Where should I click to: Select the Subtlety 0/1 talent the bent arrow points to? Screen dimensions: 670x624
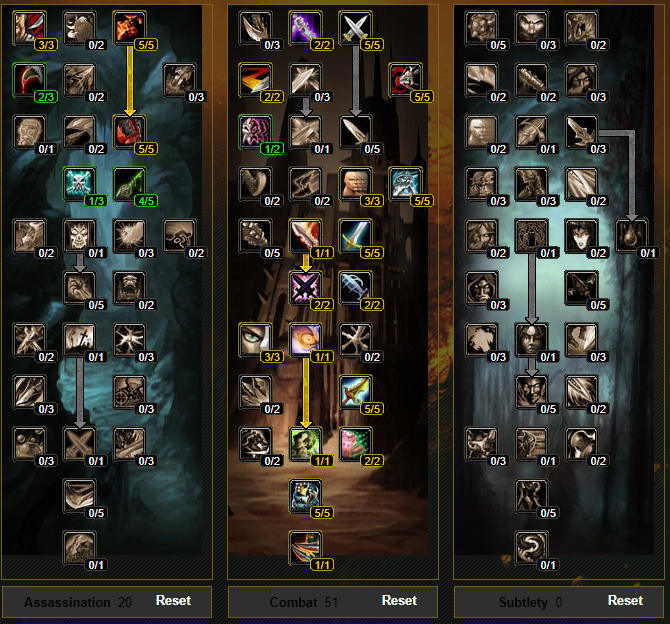(x=630, y=236)
